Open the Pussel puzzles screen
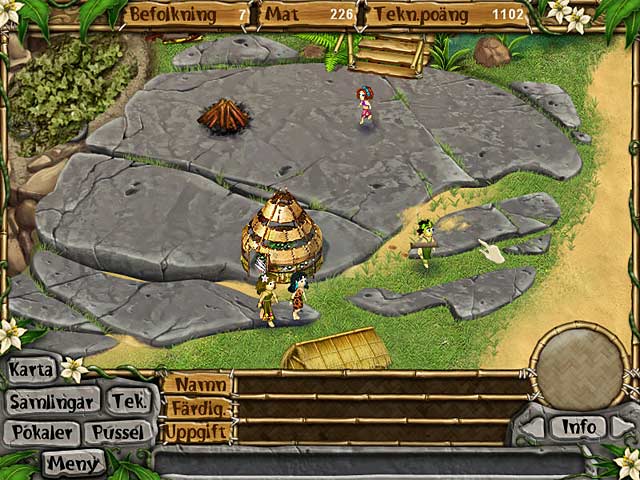This screenshot has height=480, width=640. click(119, 432)
